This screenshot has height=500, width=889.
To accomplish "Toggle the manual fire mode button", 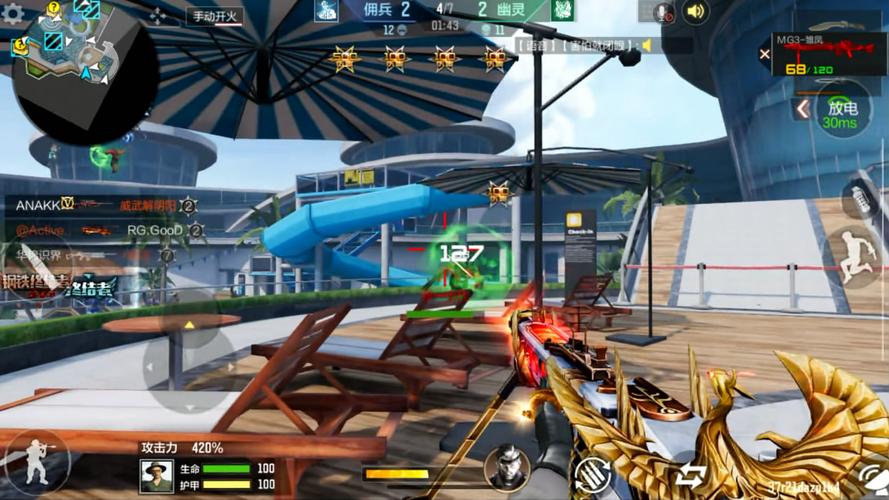I will click(217, 16).
